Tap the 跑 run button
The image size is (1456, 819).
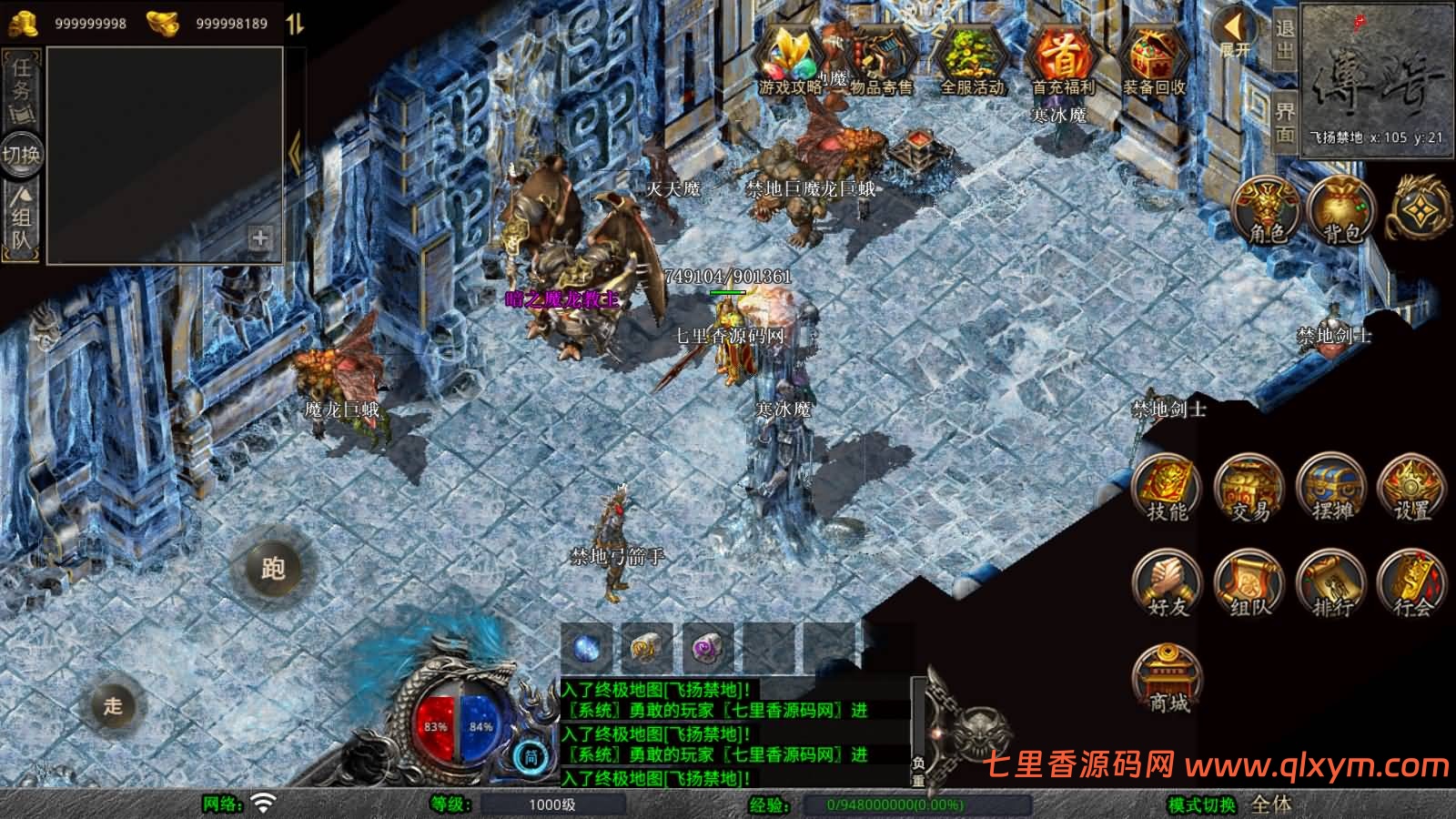(273, 569)
